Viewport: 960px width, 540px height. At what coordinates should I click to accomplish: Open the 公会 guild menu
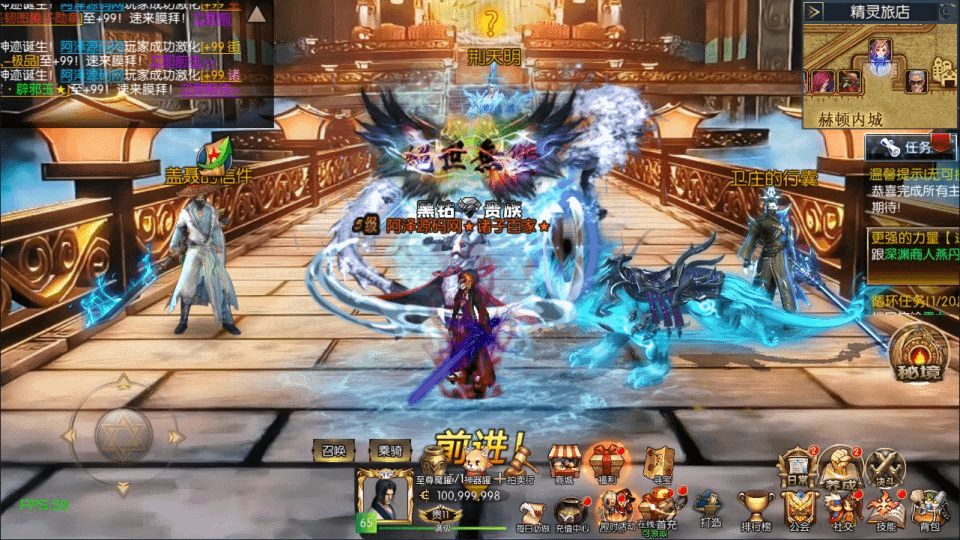[798, 509]
